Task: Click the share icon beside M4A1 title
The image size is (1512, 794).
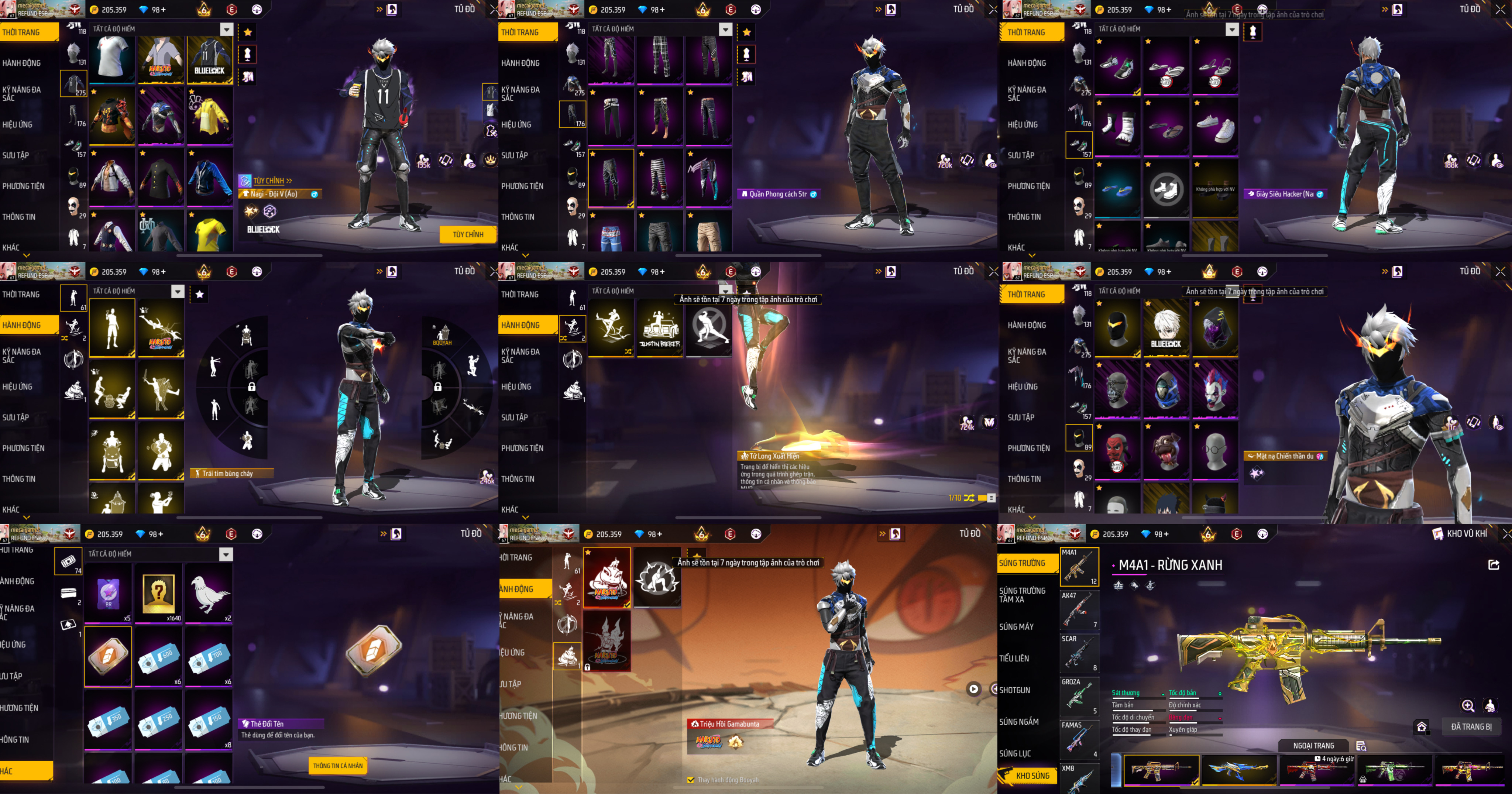Action: (1494, 564)
